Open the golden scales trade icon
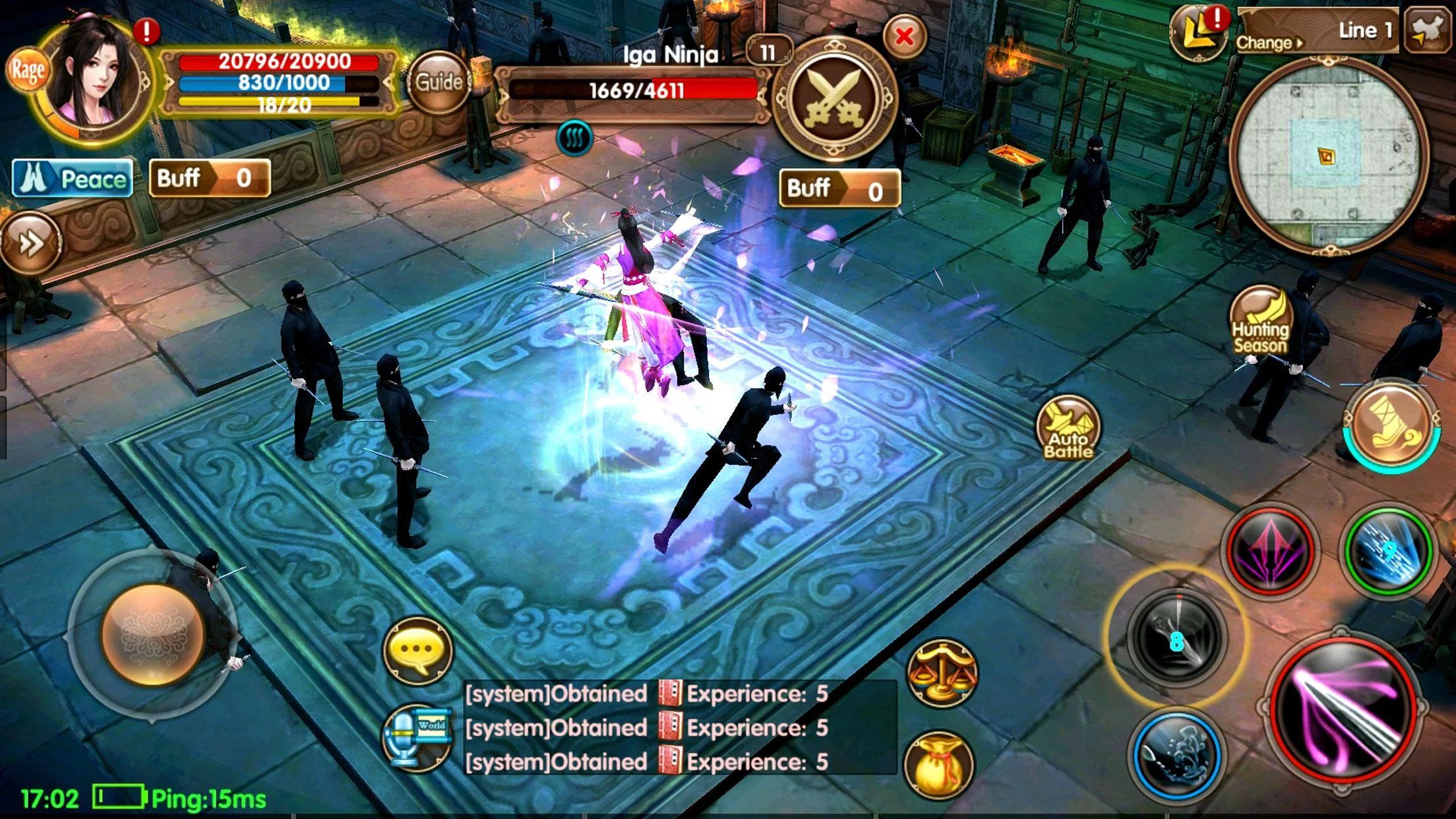Viewport: 1456px width, 819px height. [x=942, y=673]
